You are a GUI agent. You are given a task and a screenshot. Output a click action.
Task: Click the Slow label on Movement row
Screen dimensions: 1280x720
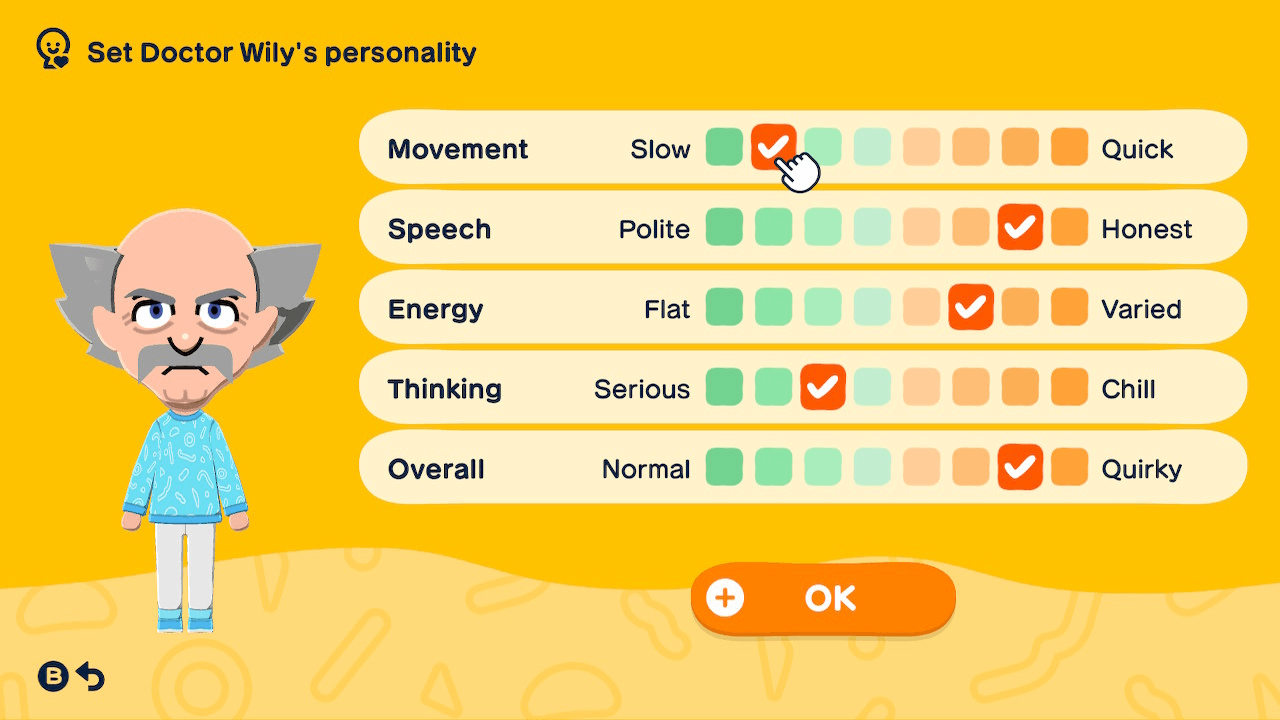click(661, 148)
